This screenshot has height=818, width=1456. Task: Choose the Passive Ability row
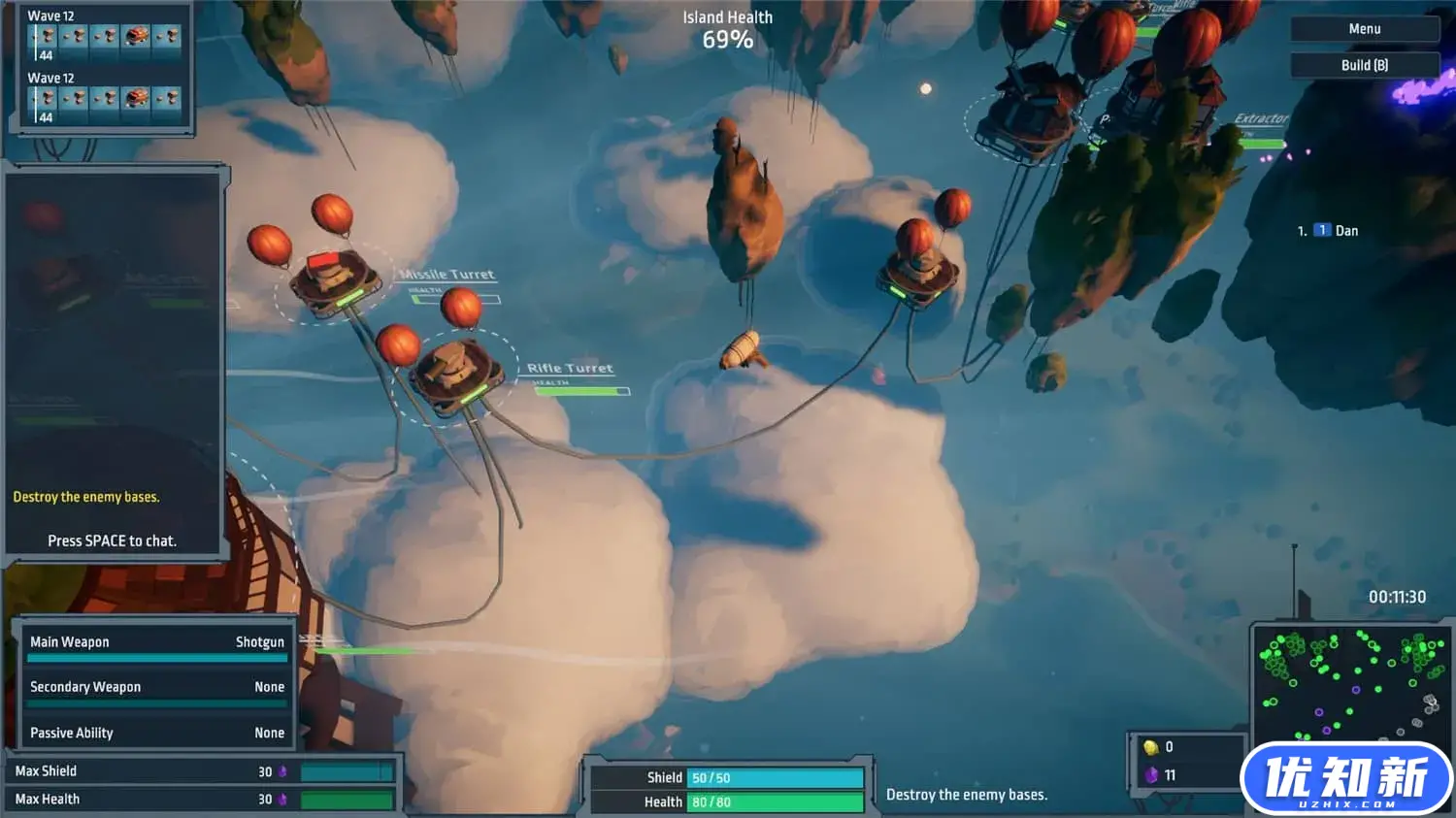157,733
